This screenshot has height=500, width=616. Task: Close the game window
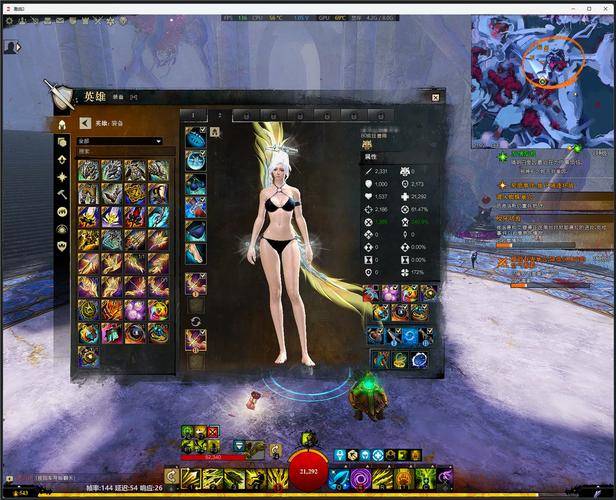pyautogui.click(x=604, y=6)
